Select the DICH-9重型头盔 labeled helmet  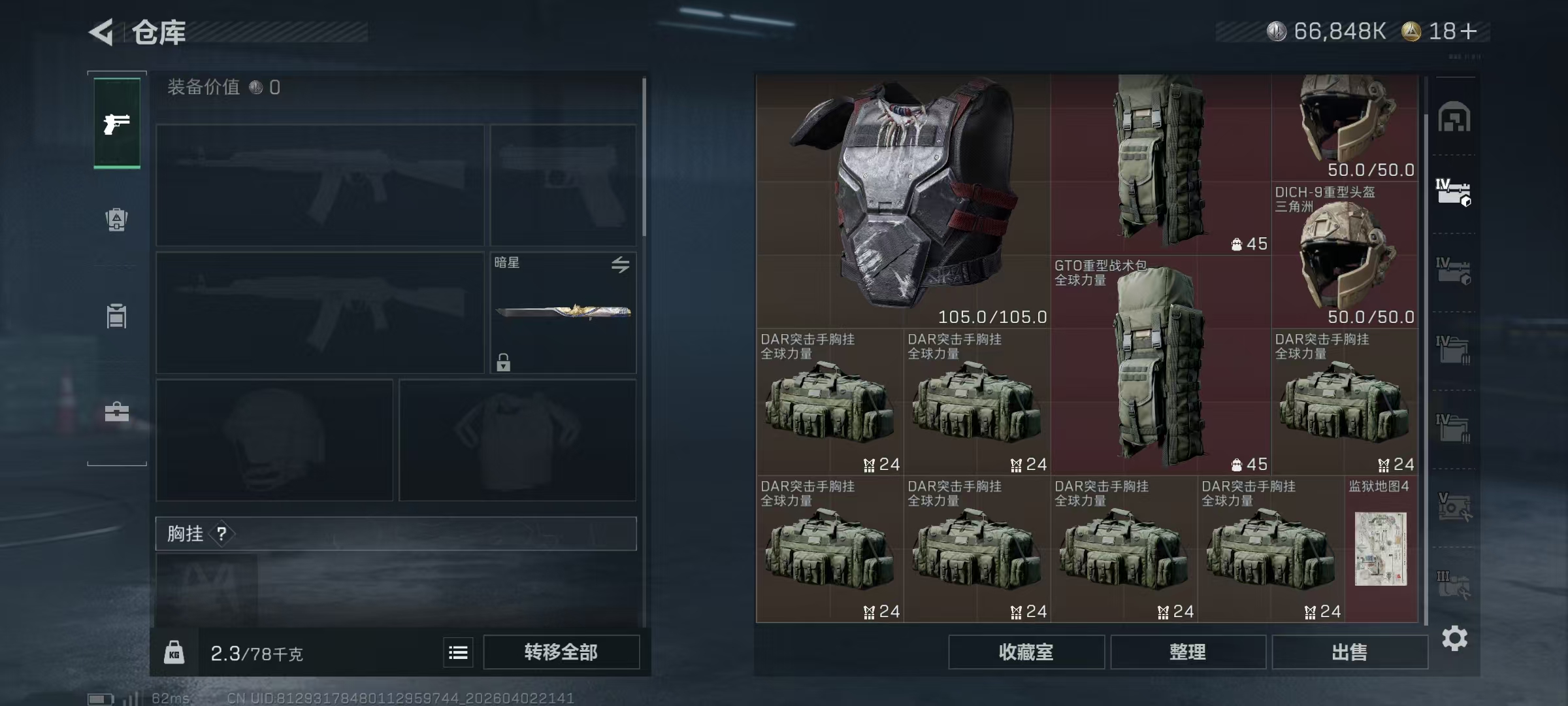(x=1345, y=255)
